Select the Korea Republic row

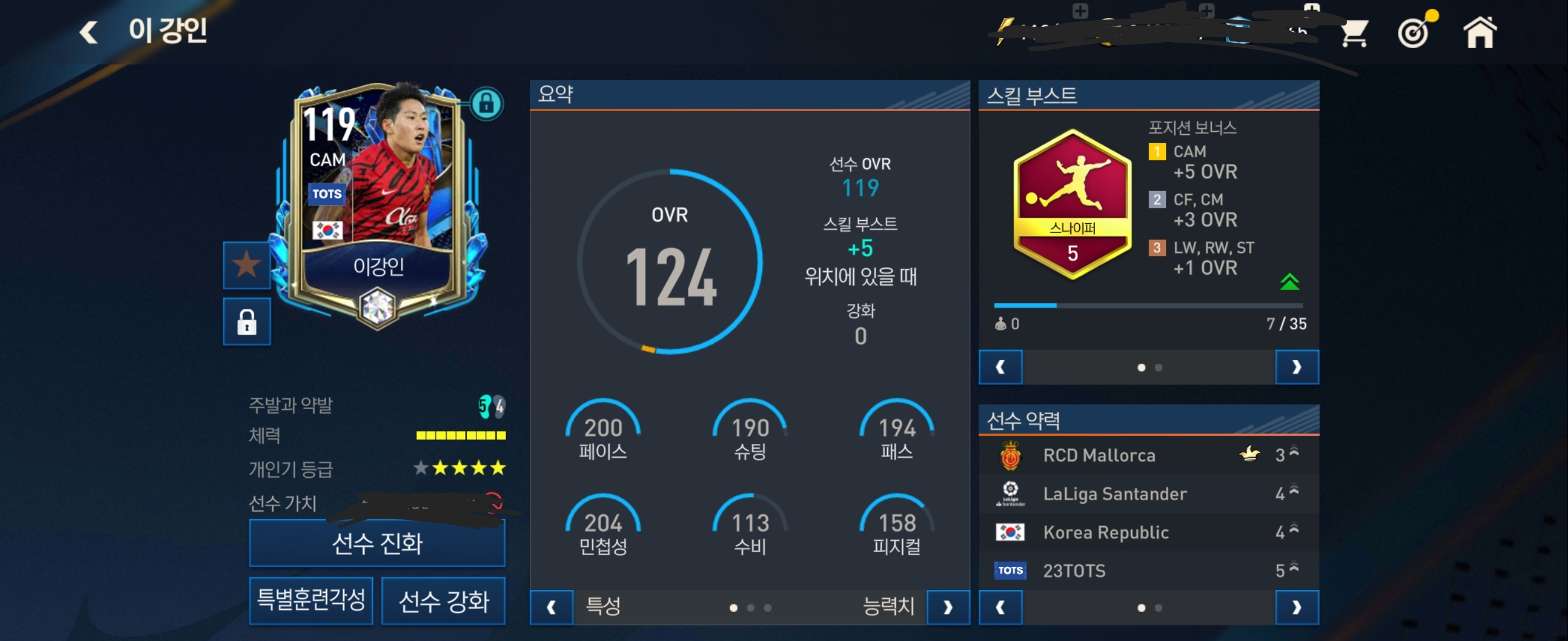point(1148,532)
